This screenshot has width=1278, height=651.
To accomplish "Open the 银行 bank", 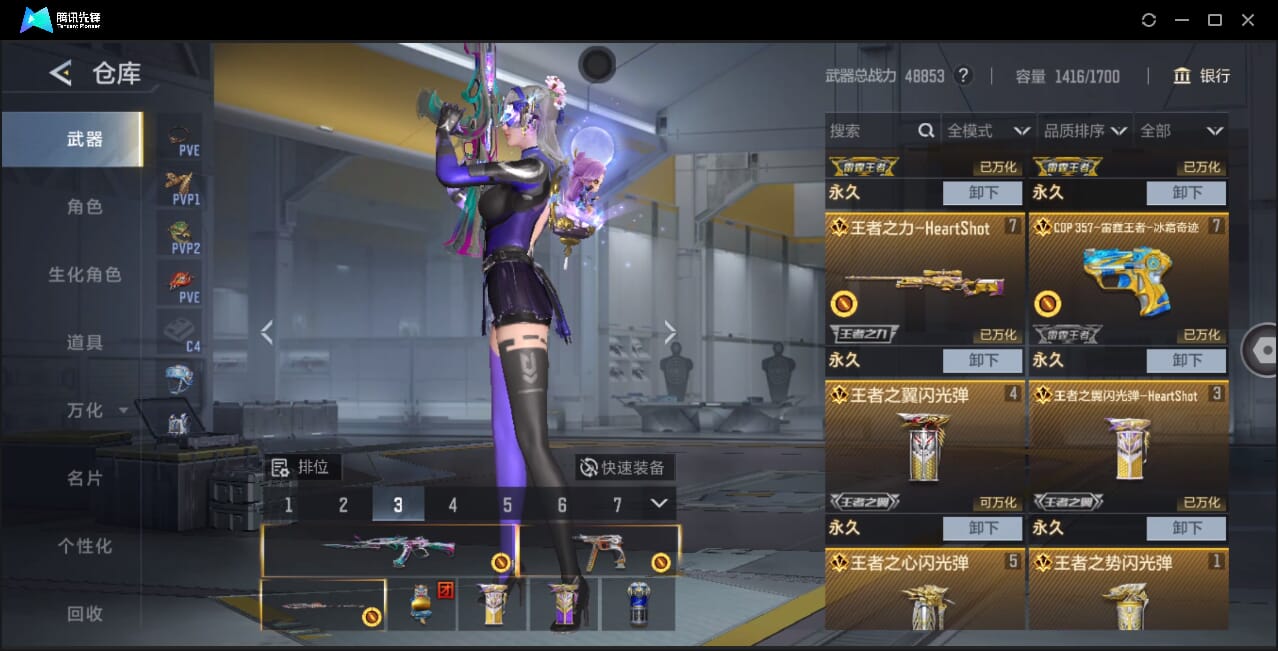I will coord(1201,76).
